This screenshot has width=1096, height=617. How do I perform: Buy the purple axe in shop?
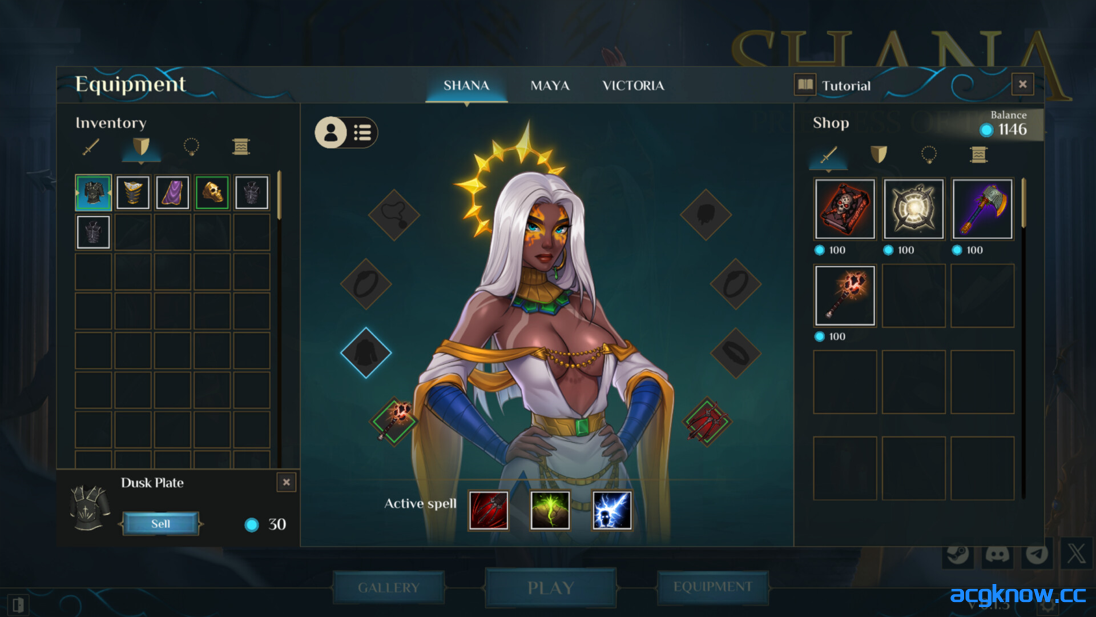click(982, 209)
